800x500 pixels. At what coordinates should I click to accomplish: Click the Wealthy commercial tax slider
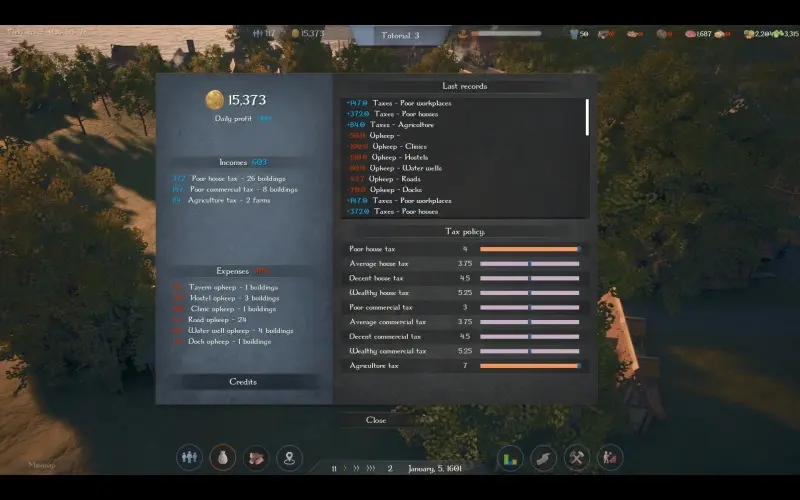[529, 351]
